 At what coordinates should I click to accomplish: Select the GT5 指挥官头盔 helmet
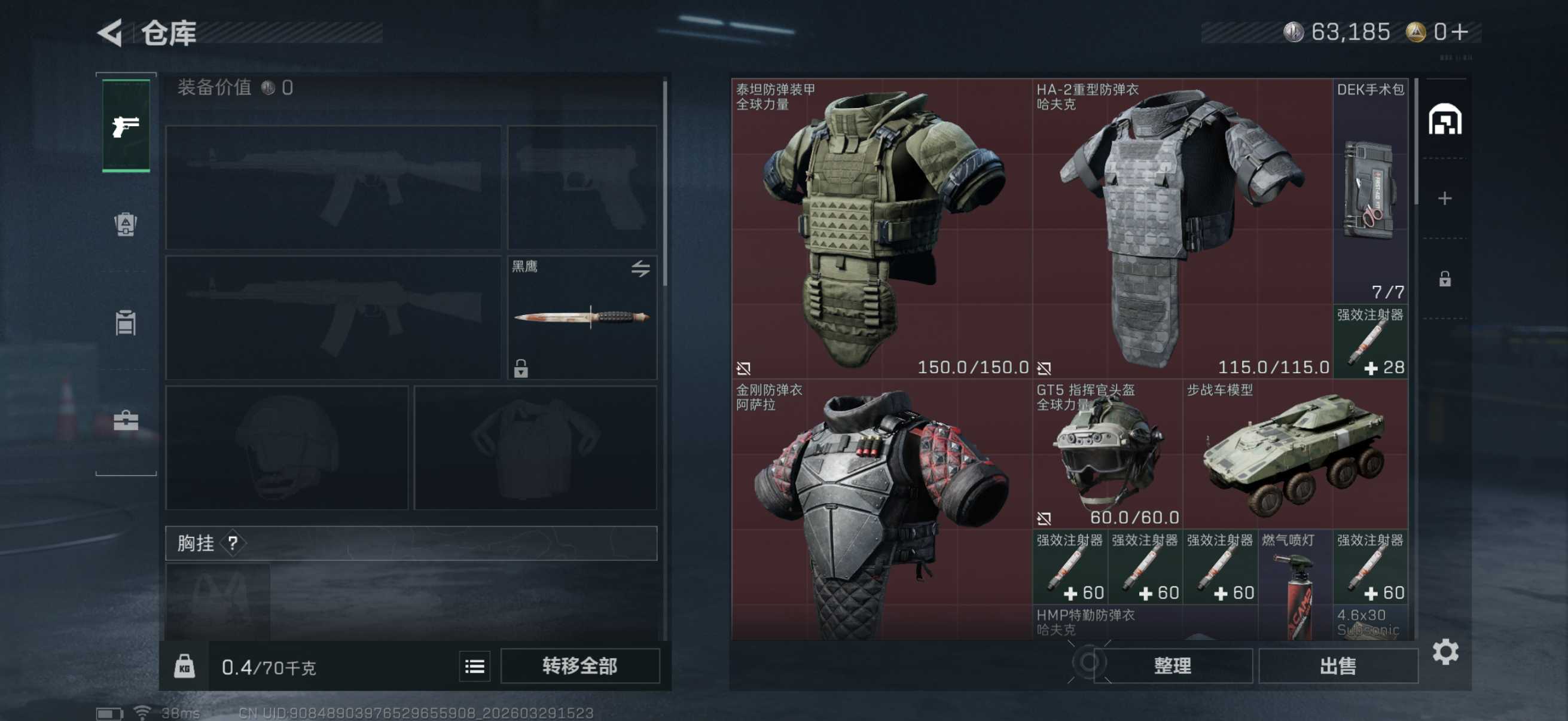pos(1106,454)
